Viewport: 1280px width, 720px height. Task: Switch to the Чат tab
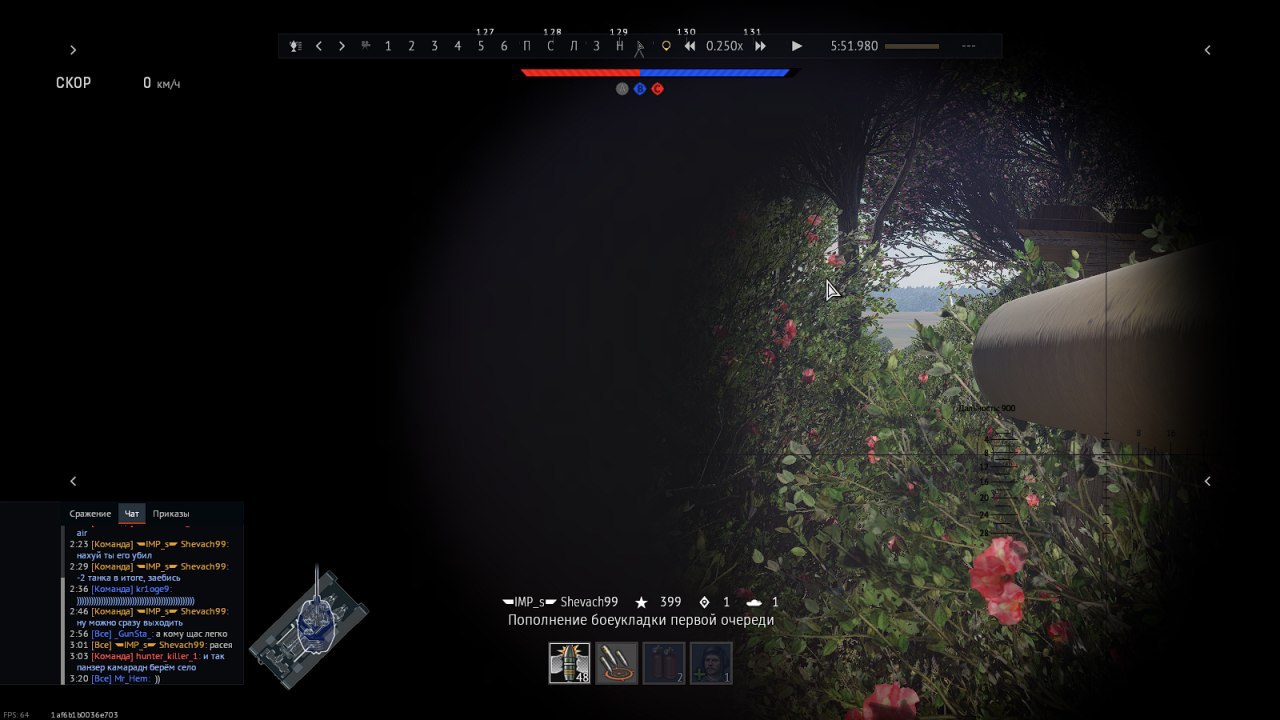[x=132, y=514]
